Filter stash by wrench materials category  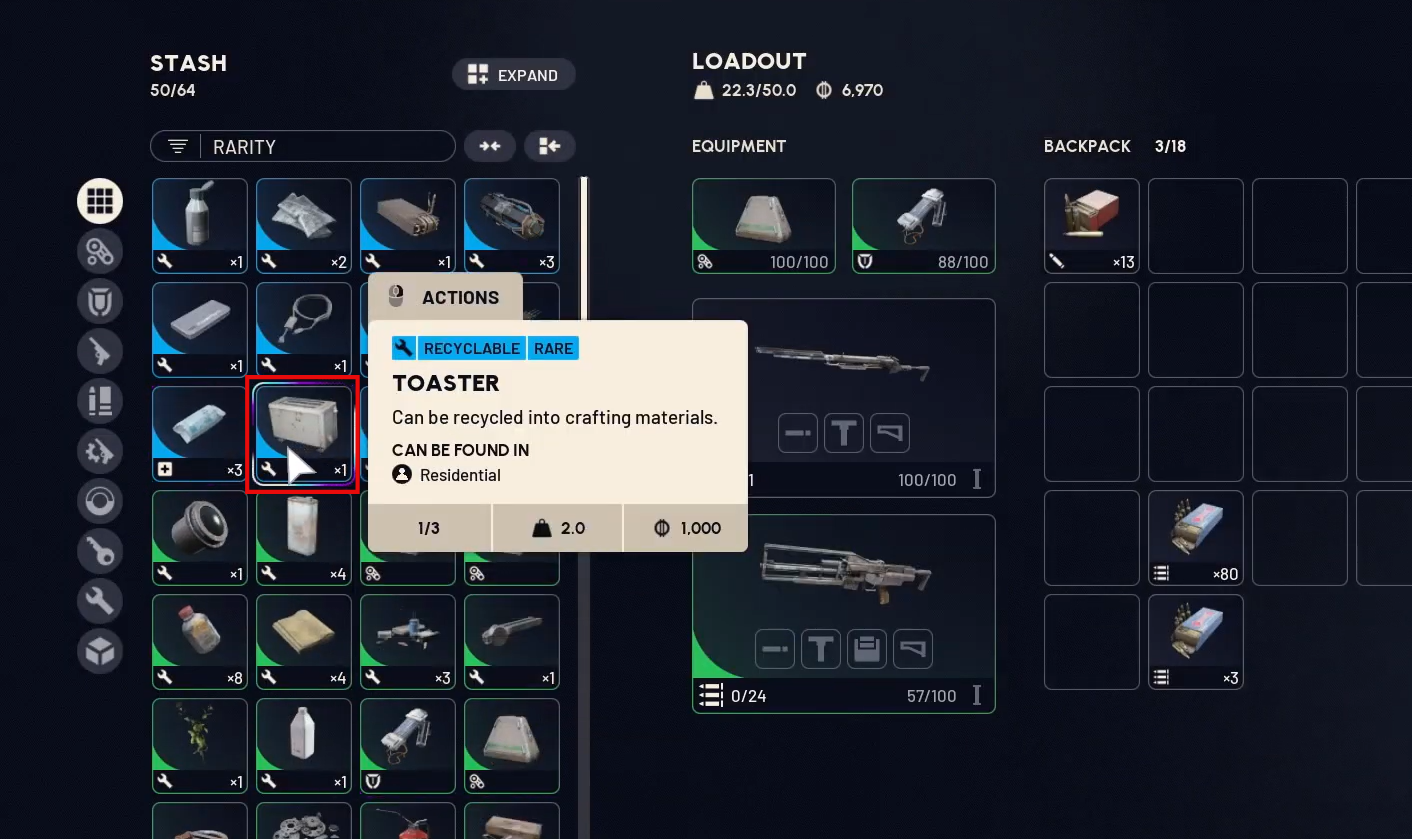[100, 601]
